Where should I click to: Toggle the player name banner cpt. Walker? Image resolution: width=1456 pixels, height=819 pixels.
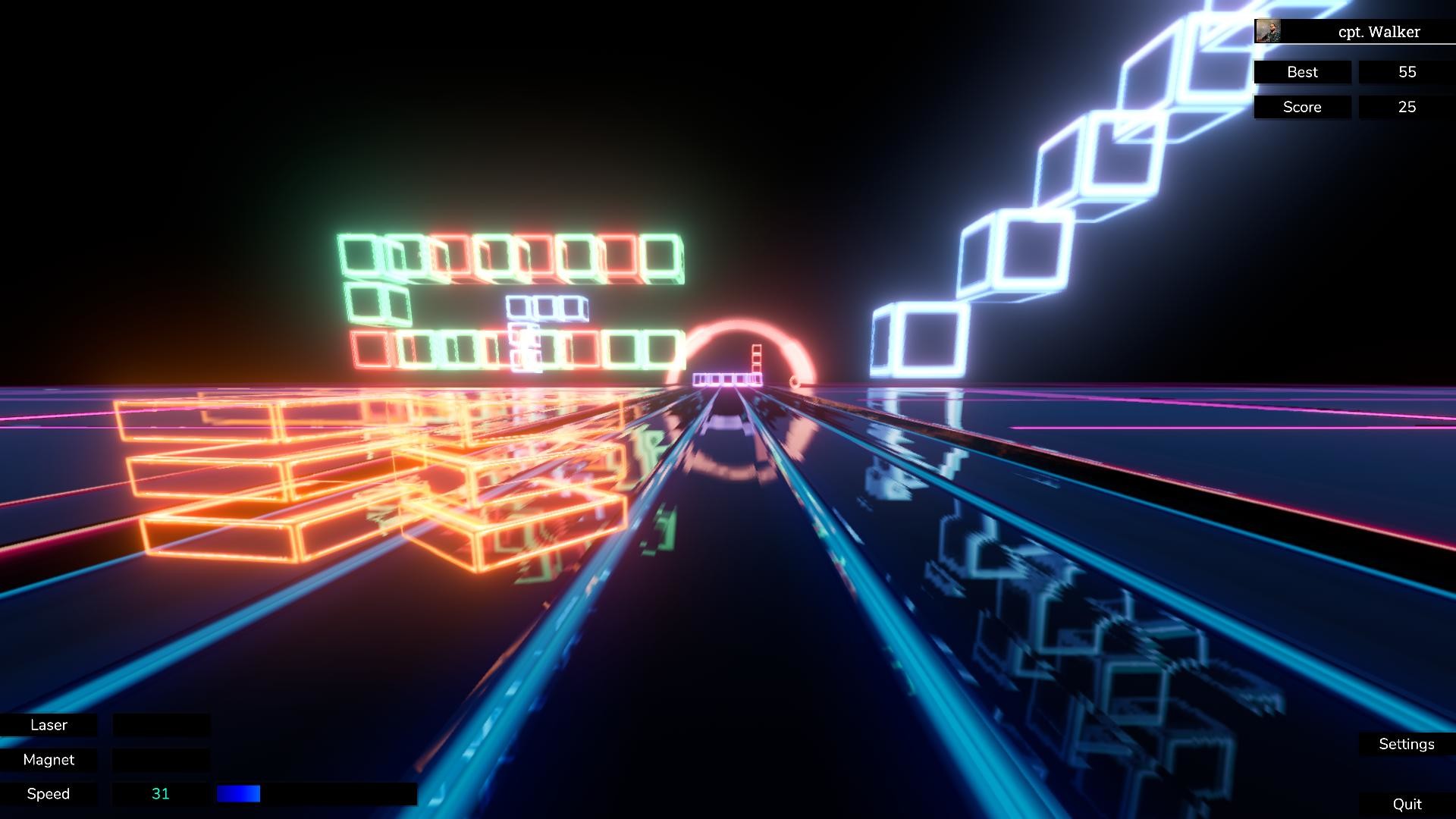point(1380,32)
